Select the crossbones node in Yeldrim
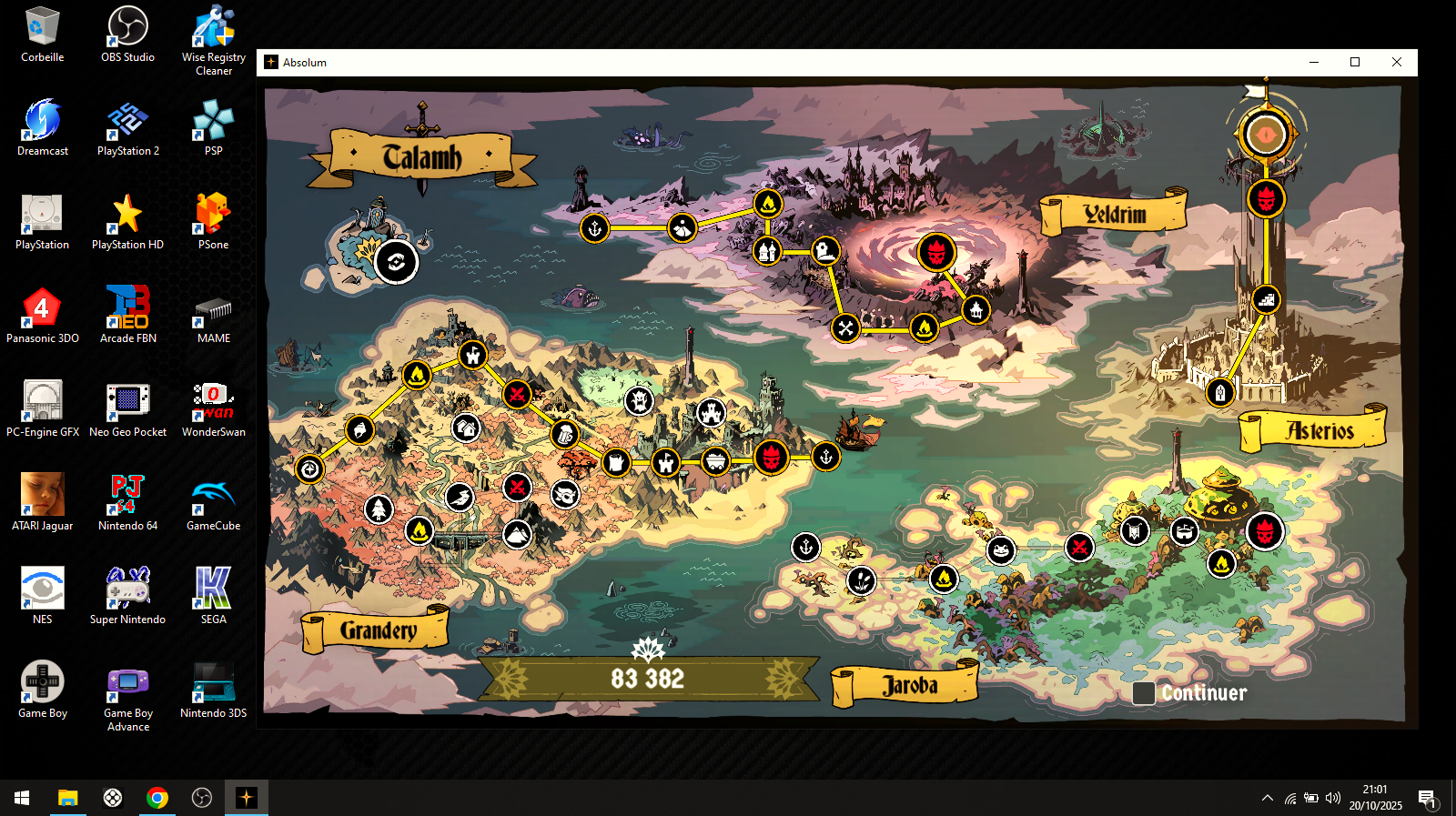This screenshot has height=816, width=1456. pos(845,327)
